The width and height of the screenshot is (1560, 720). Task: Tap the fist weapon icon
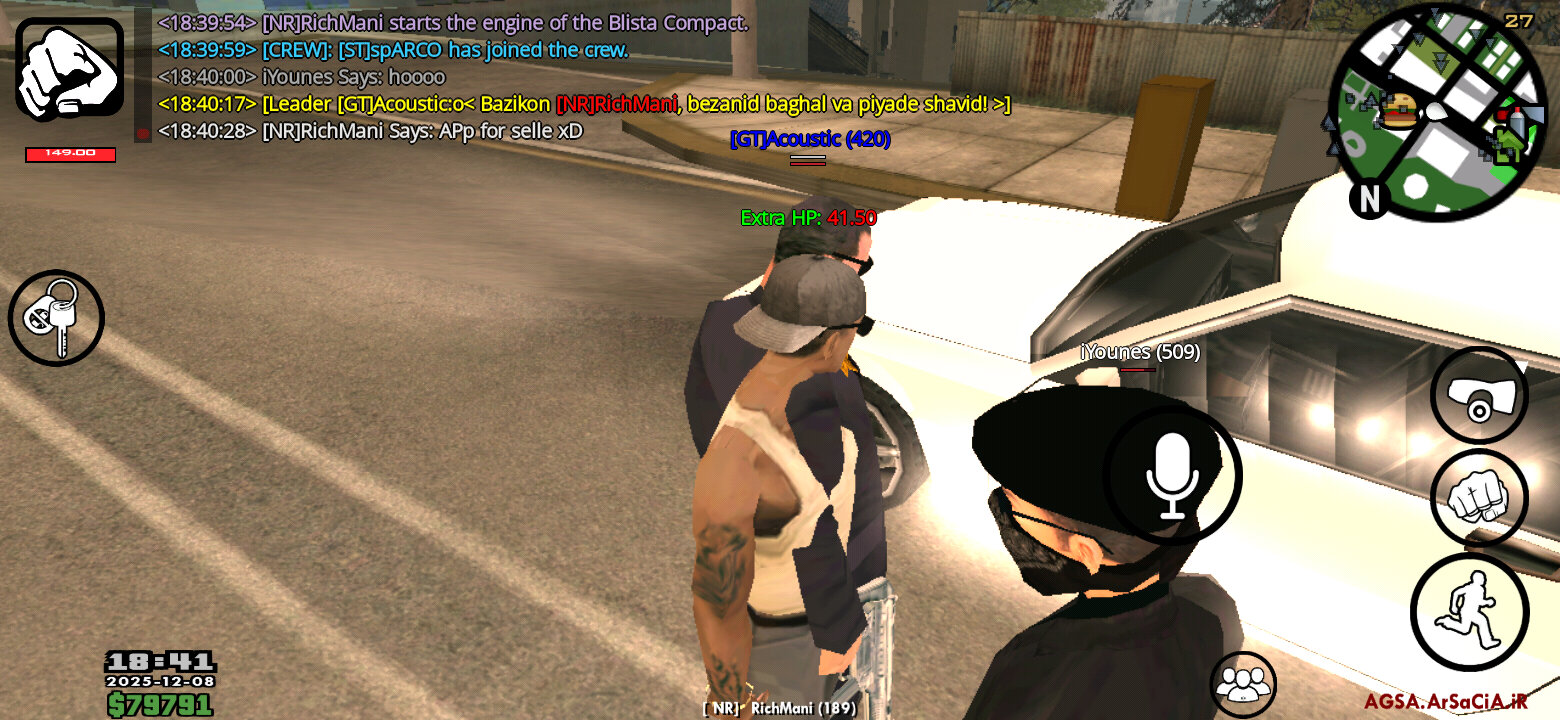click(x=69, y=69)
